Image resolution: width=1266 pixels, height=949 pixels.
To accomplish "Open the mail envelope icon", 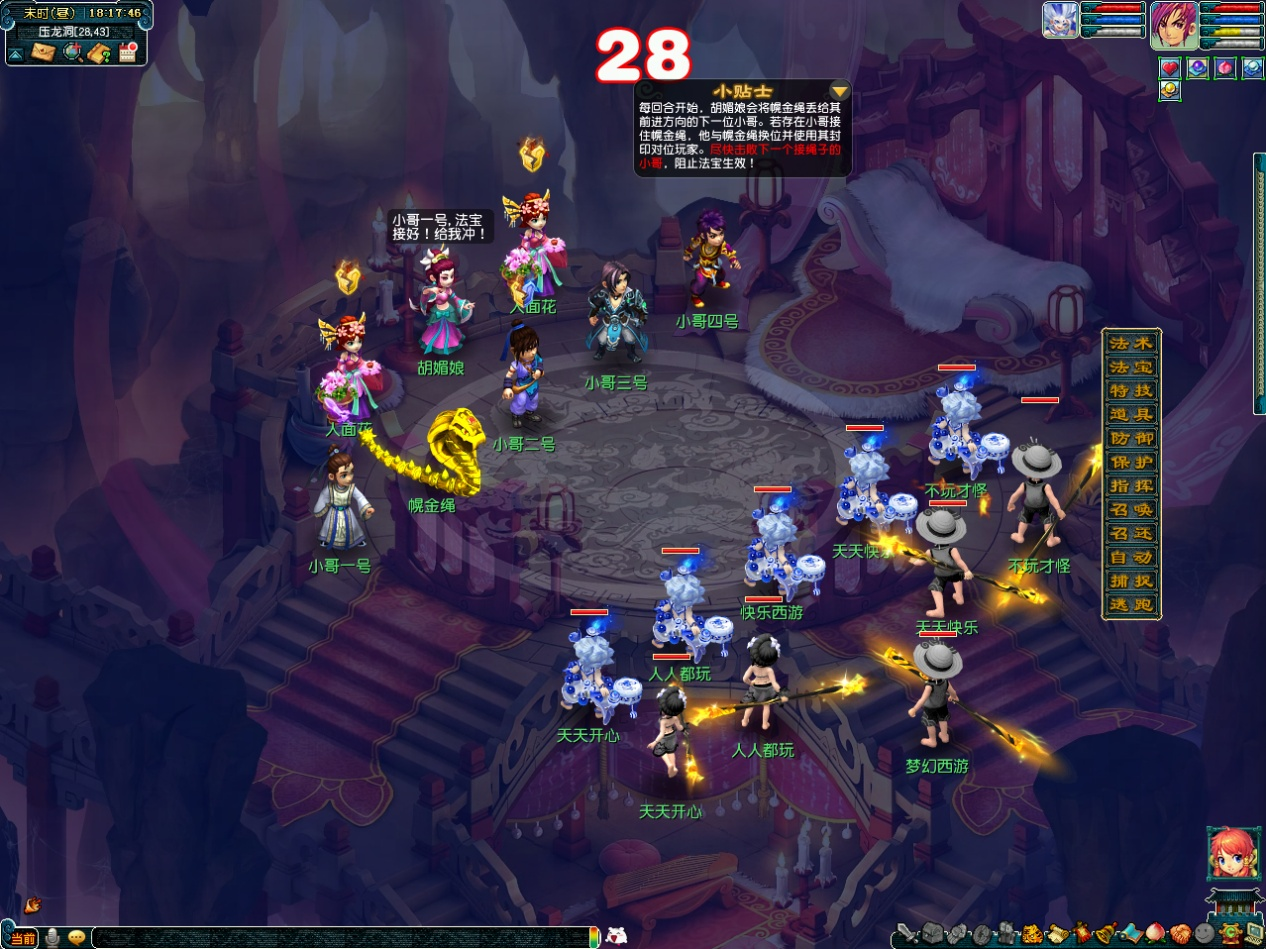I will coord(42,52).
